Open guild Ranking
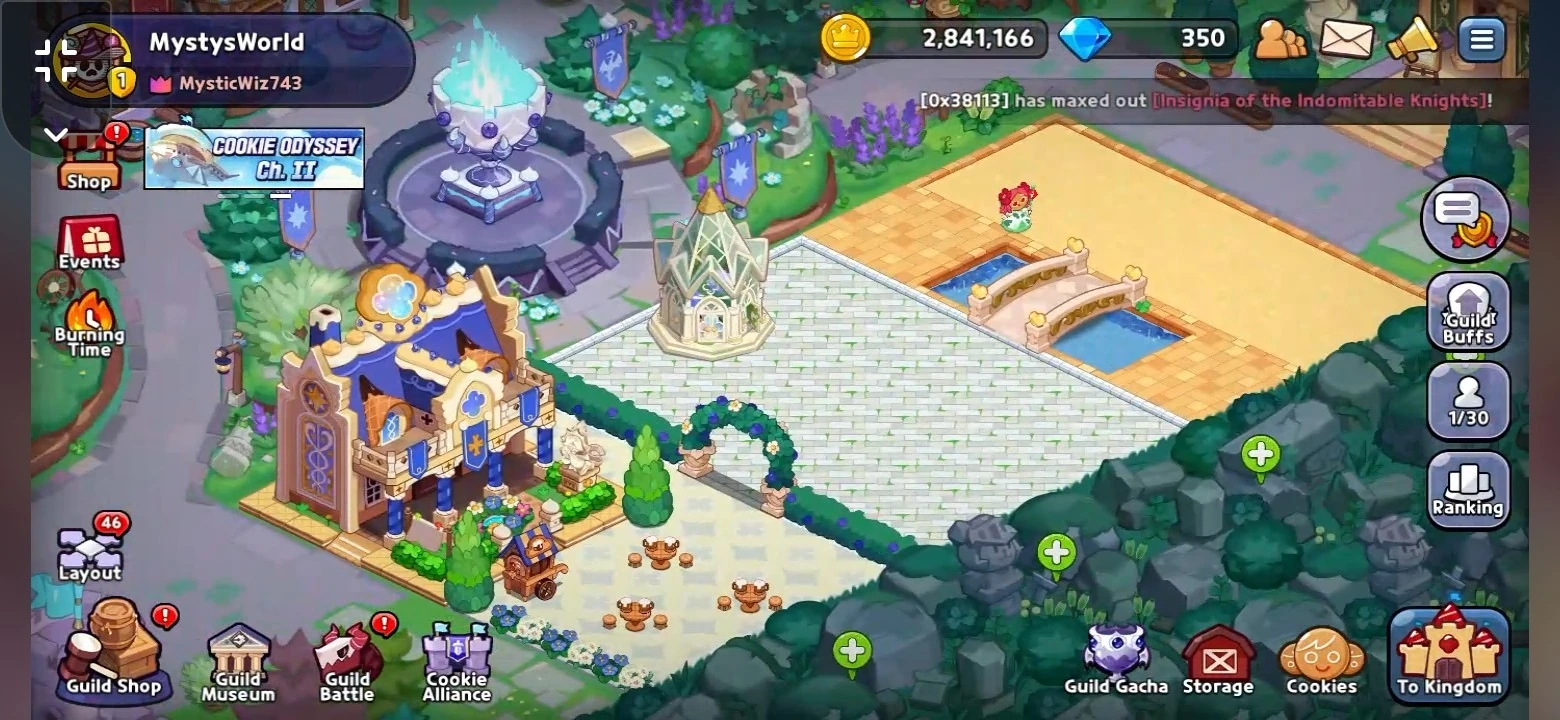This screenshot has width=1560, height=720. [1466, 487]
